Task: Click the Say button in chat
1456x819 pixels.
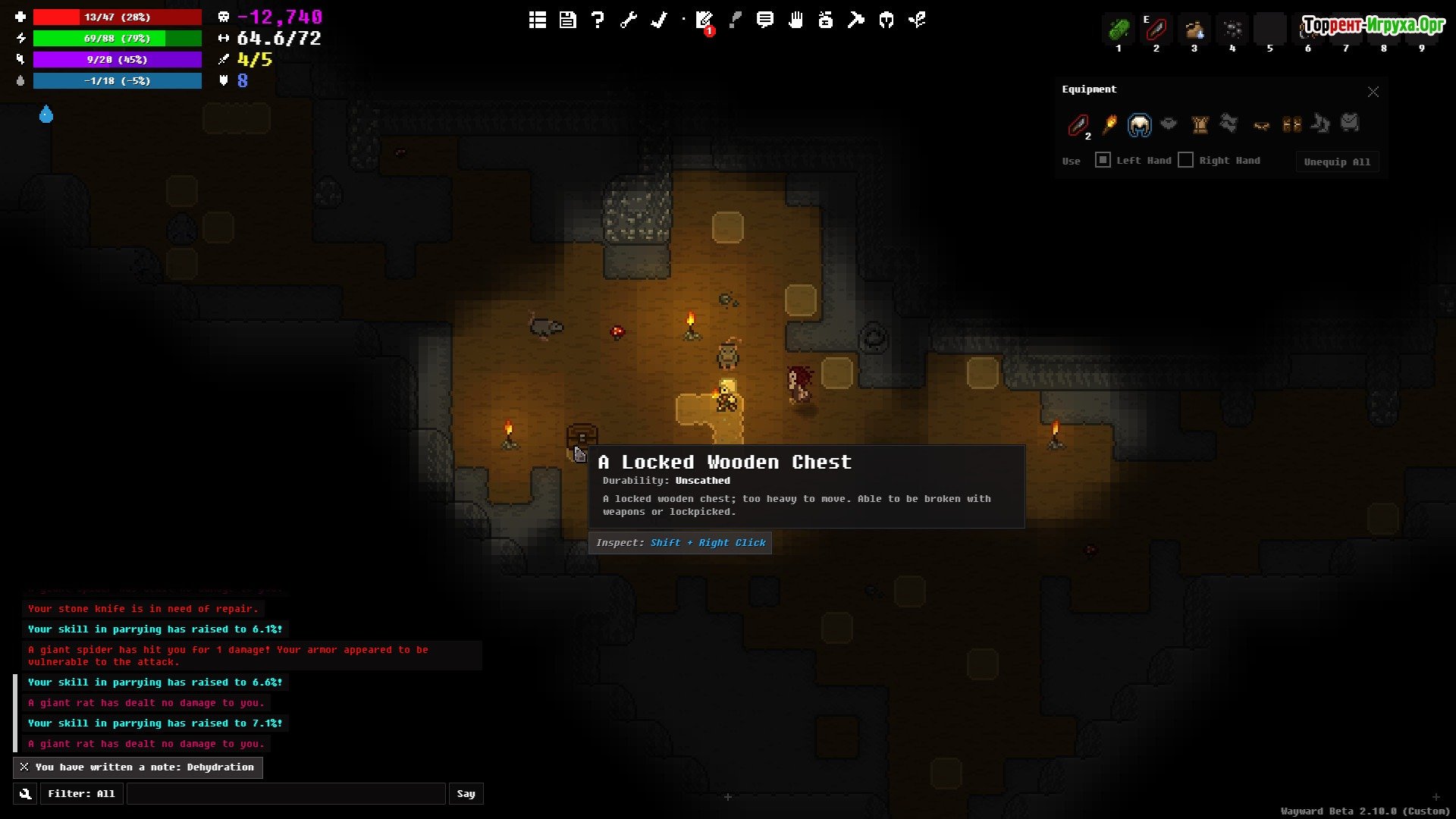Action: [x=466, y=794]
